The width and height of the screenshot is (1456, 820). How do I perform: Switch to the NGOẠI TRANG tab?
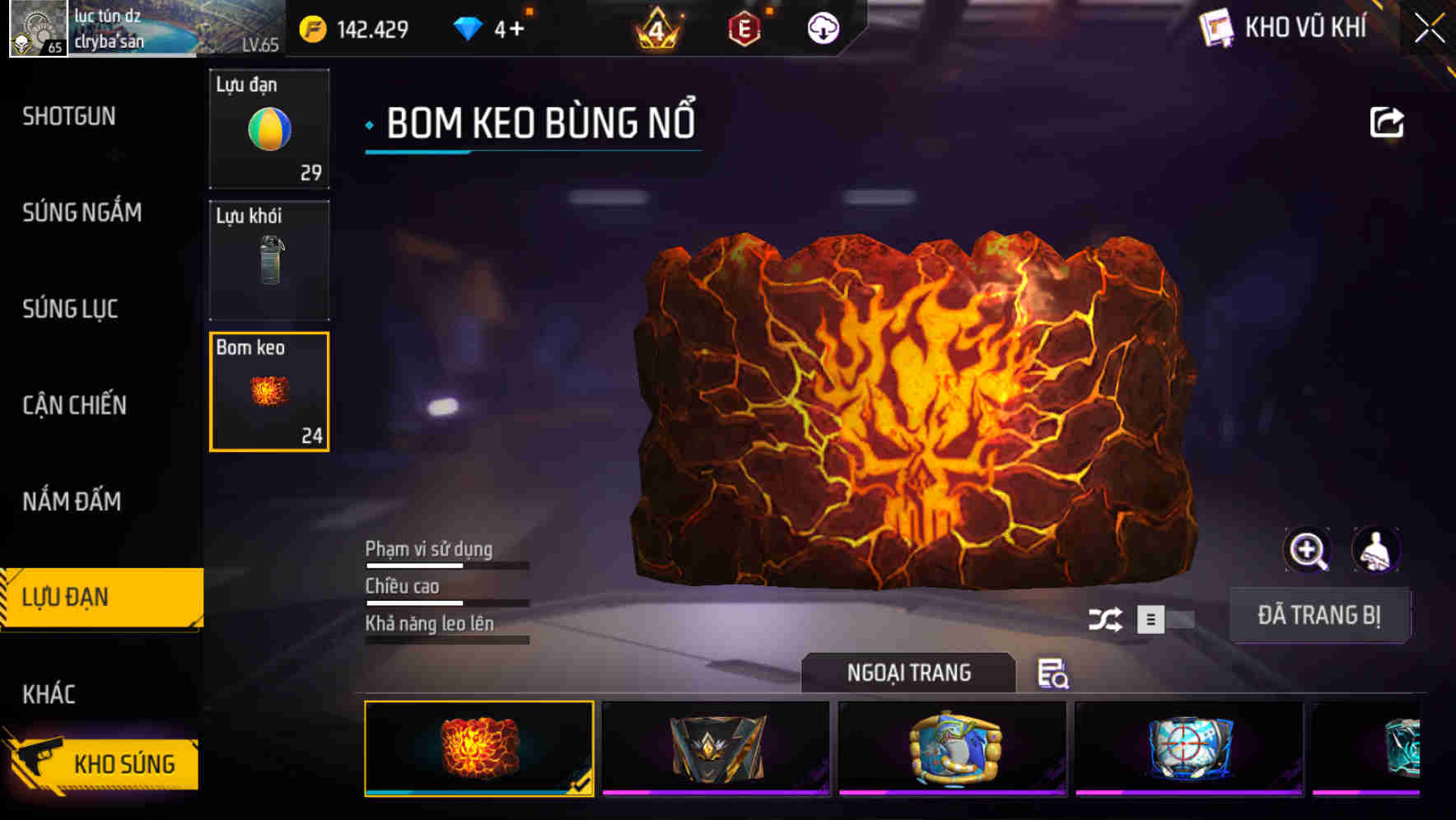coord(908,673)
